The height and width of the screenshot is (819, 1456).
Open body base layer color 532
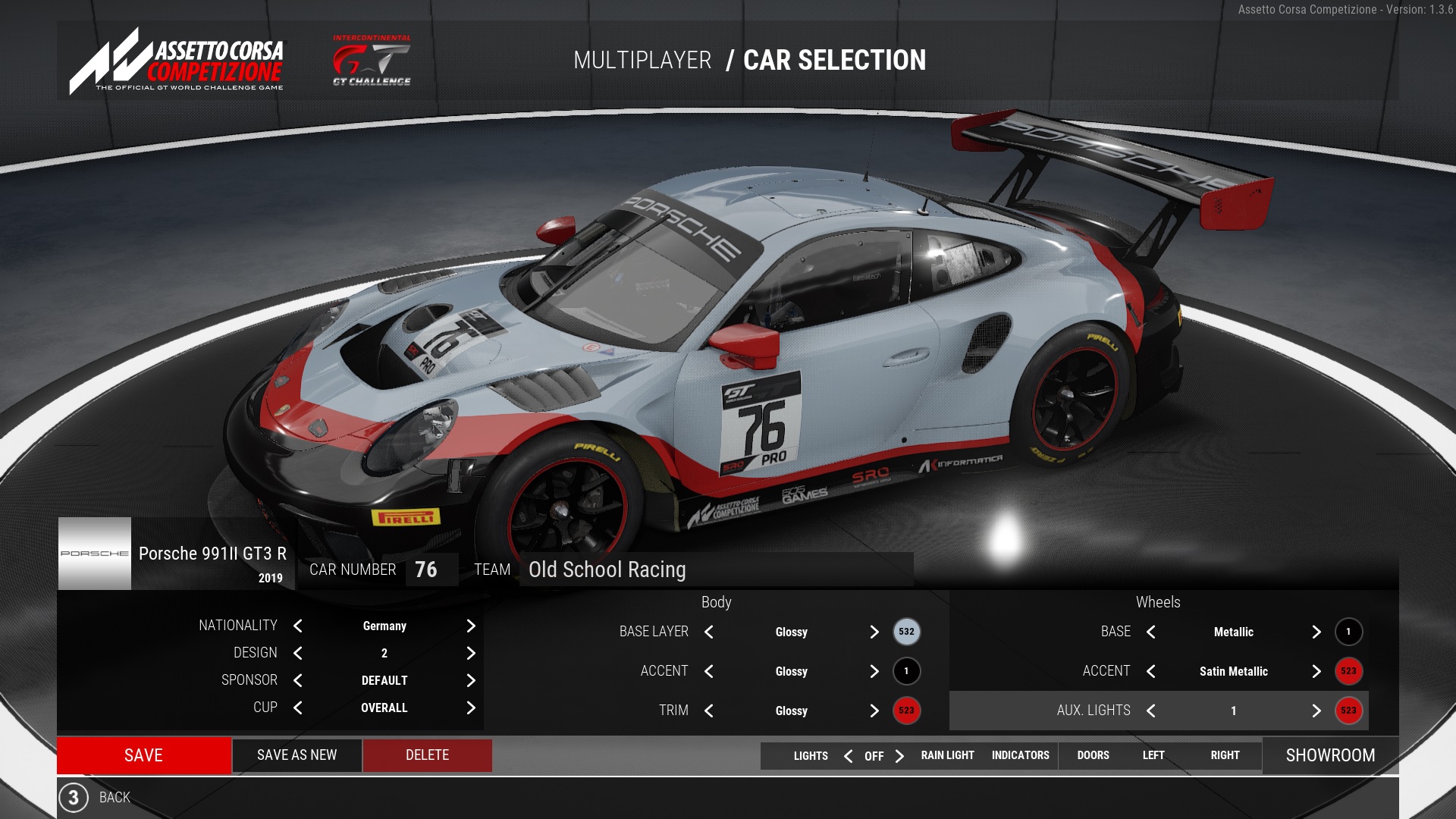pos(906,632)
